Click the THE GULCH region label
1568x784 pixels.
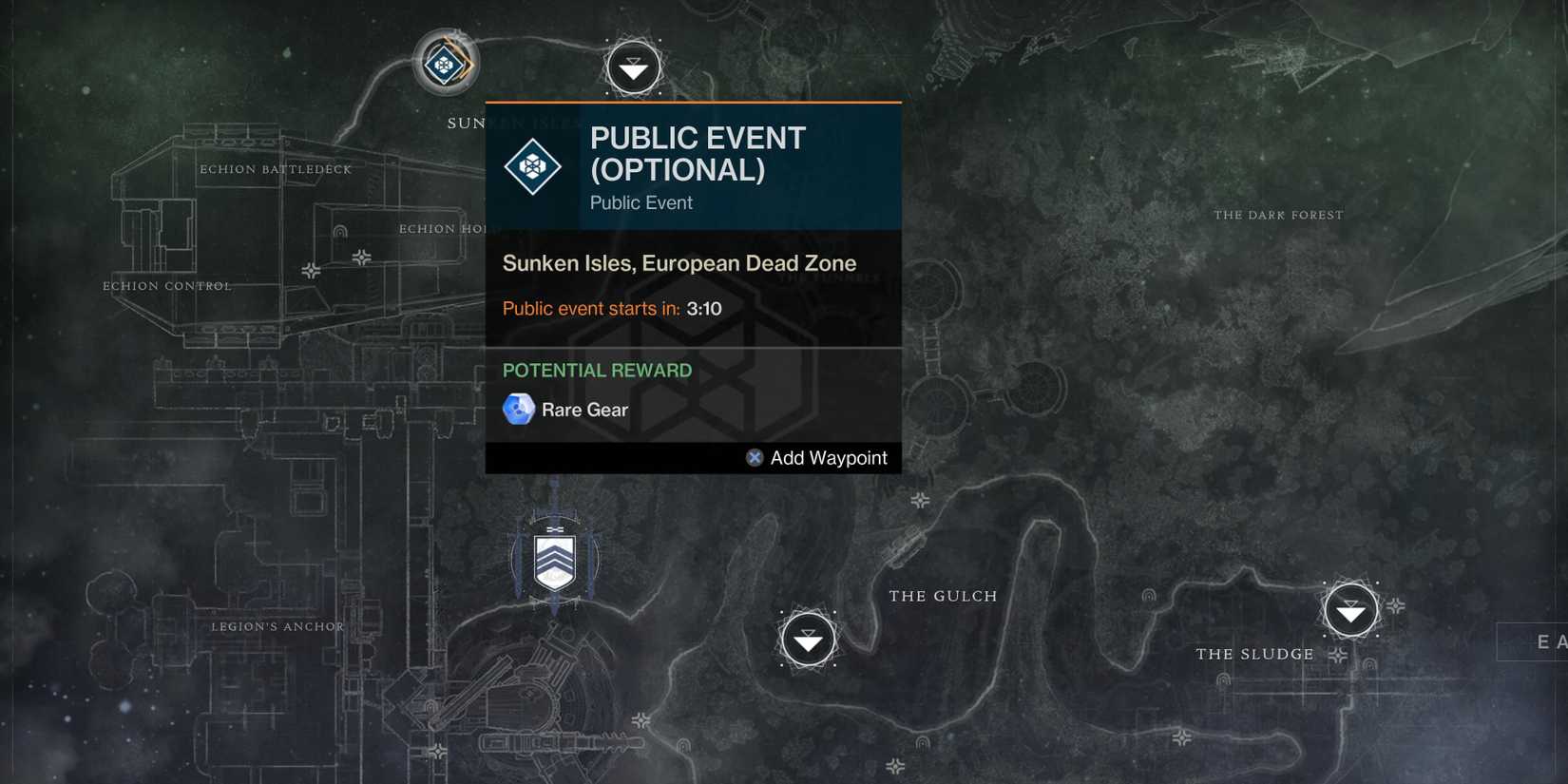click(x=943, y=596)
